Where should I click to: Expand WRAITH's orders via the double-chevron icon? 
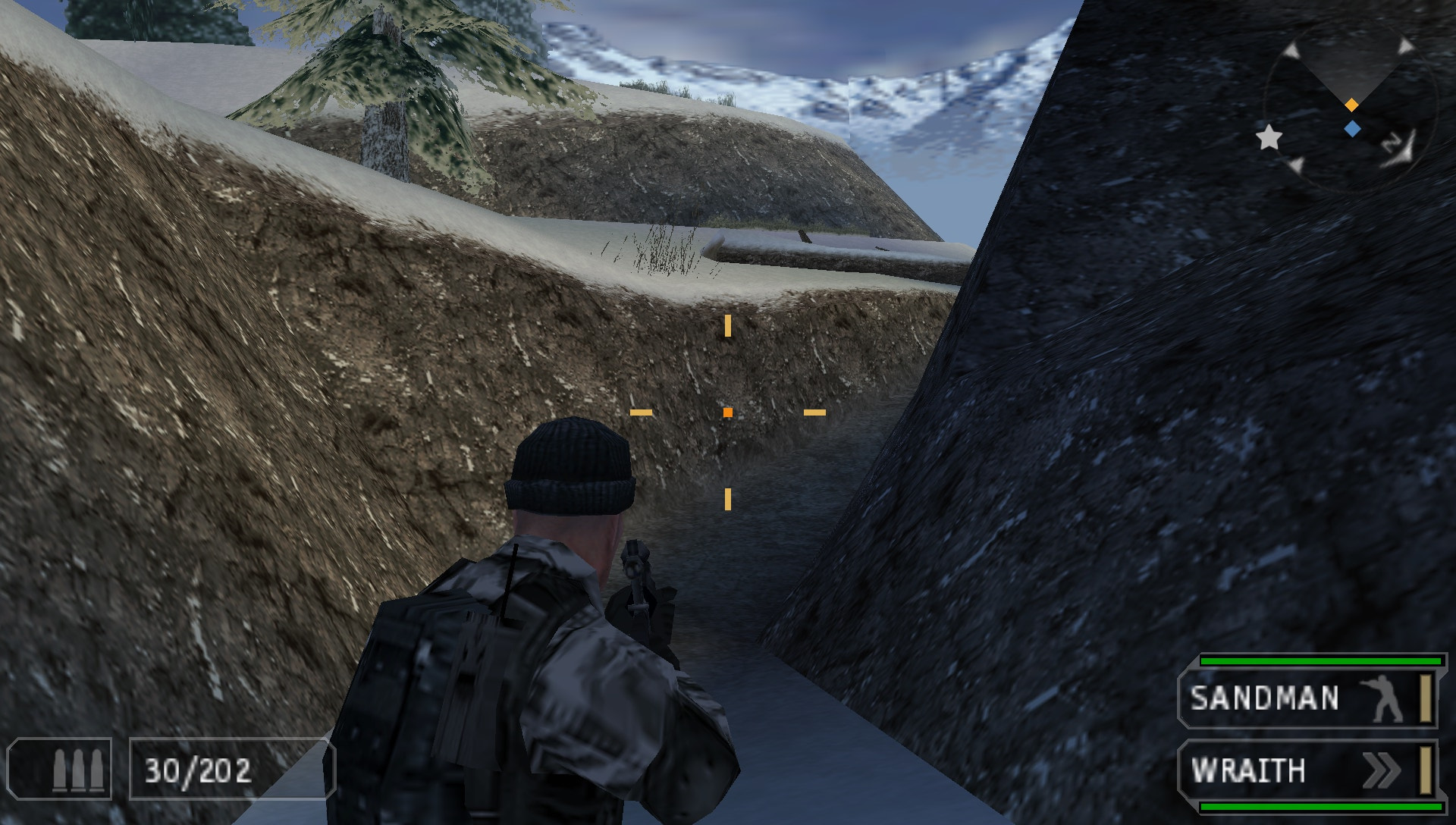click(x=1382, y=770)
